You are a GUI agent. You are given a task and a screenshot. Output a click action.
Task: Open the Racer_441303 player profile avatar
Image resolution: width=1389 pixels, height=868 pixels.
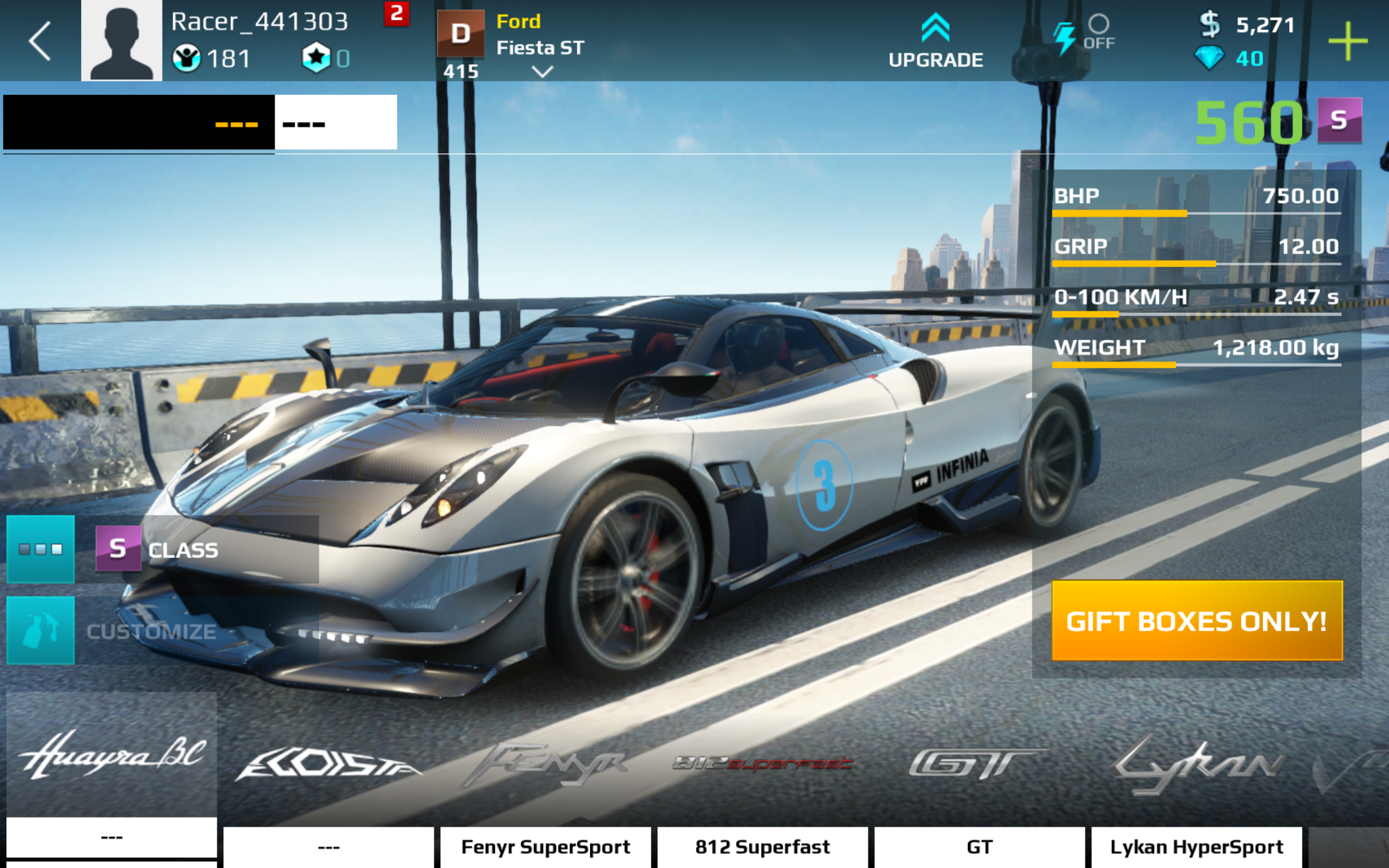pyautogui.click(x=121, y=40)
